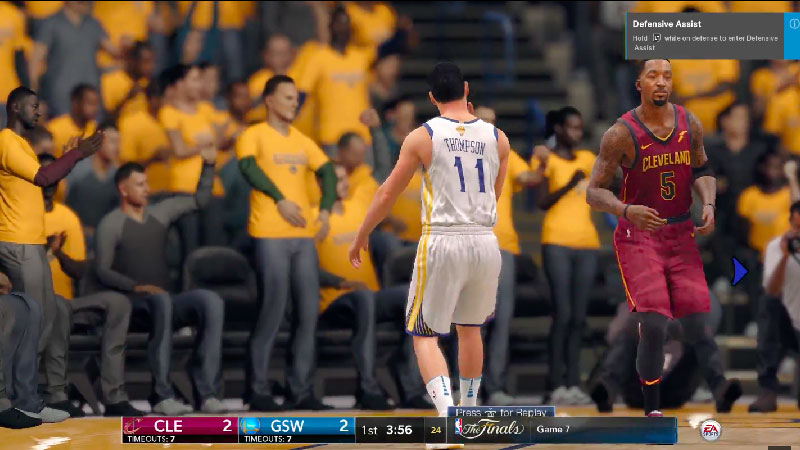
Task: Click the info icon on the Defensive Assist tip
Action: pyautogui.click(x=793, y=24)
